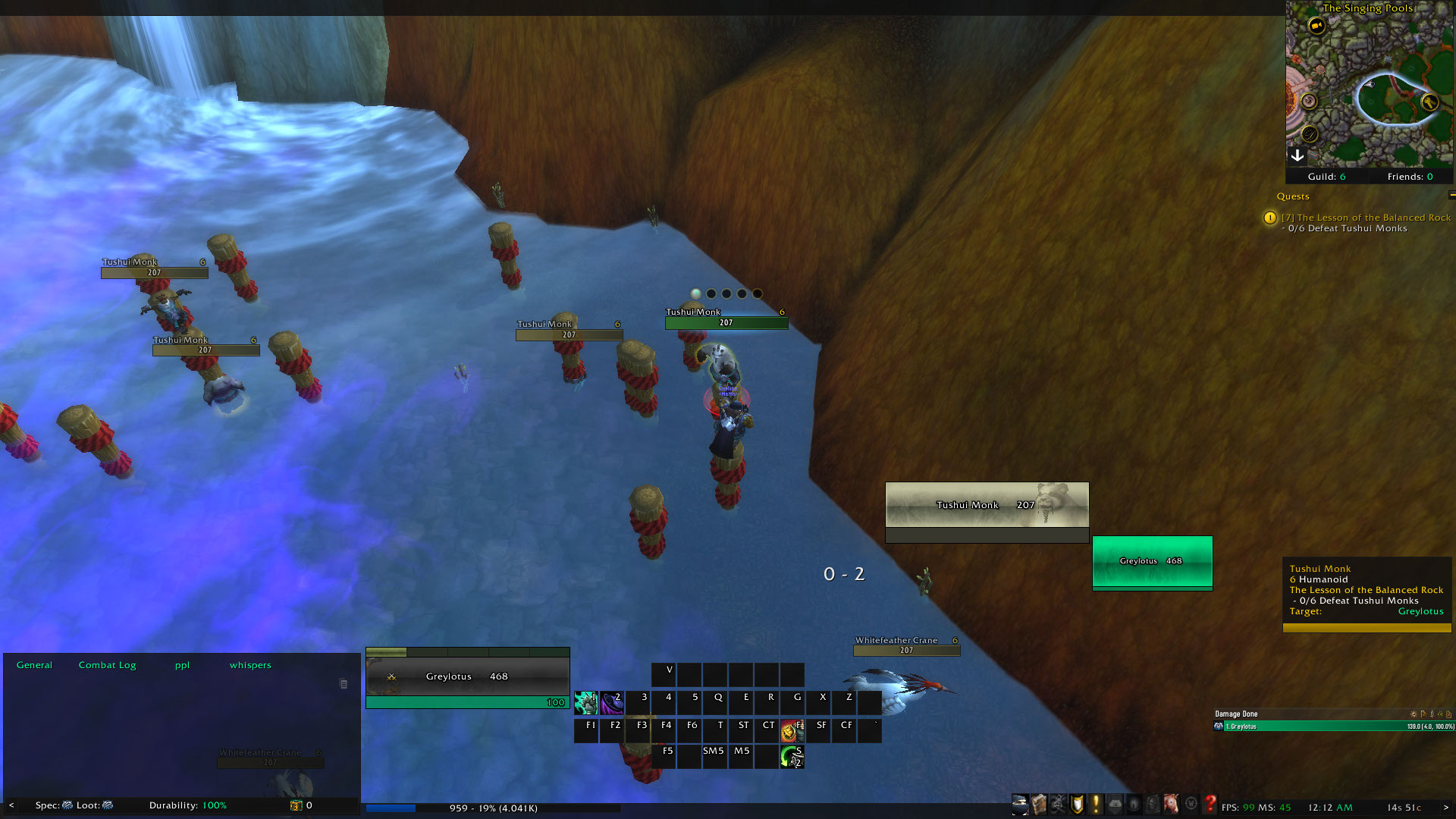Open the red question mark help button
The image size is (1456, 819).
point(1210,804)
